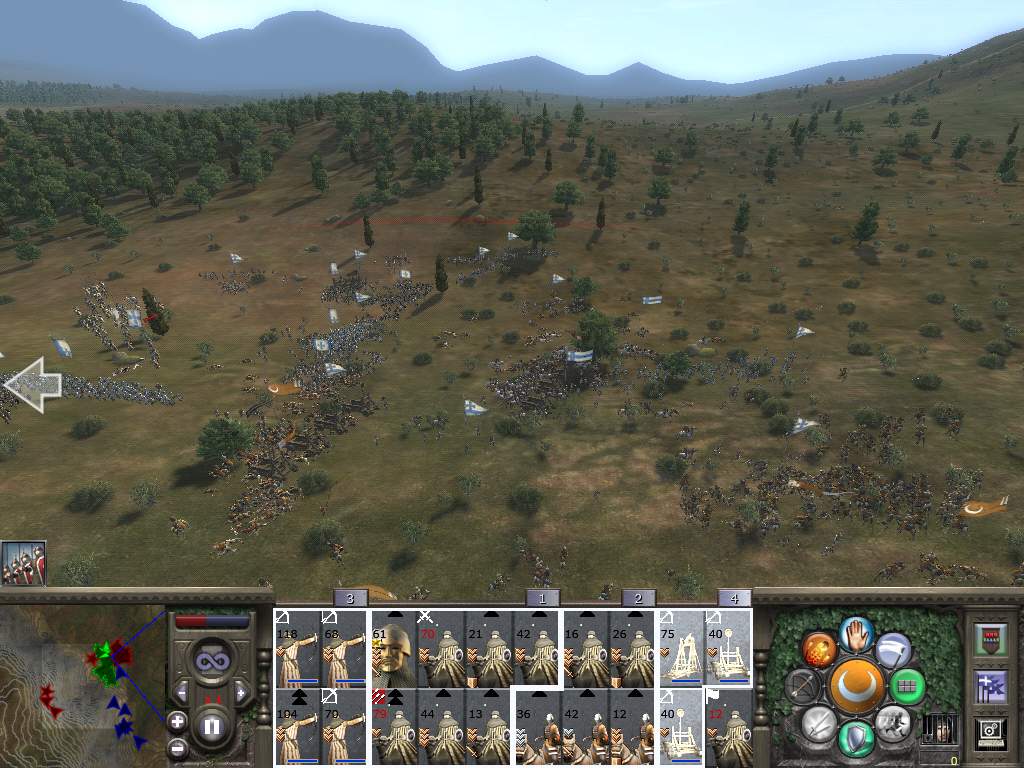Viewport: 1024px width, 768px height.
Task: Click the green formation grid button
Action: click(907, 687)
